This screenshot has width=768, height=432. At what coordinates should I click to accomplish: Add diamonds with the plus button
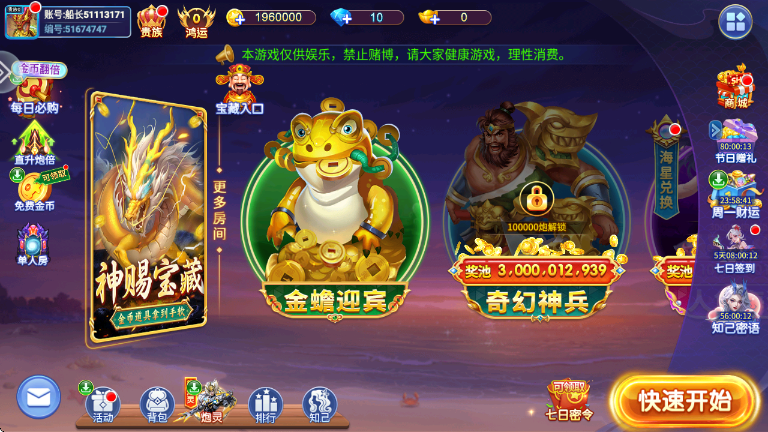pos(339,17)
